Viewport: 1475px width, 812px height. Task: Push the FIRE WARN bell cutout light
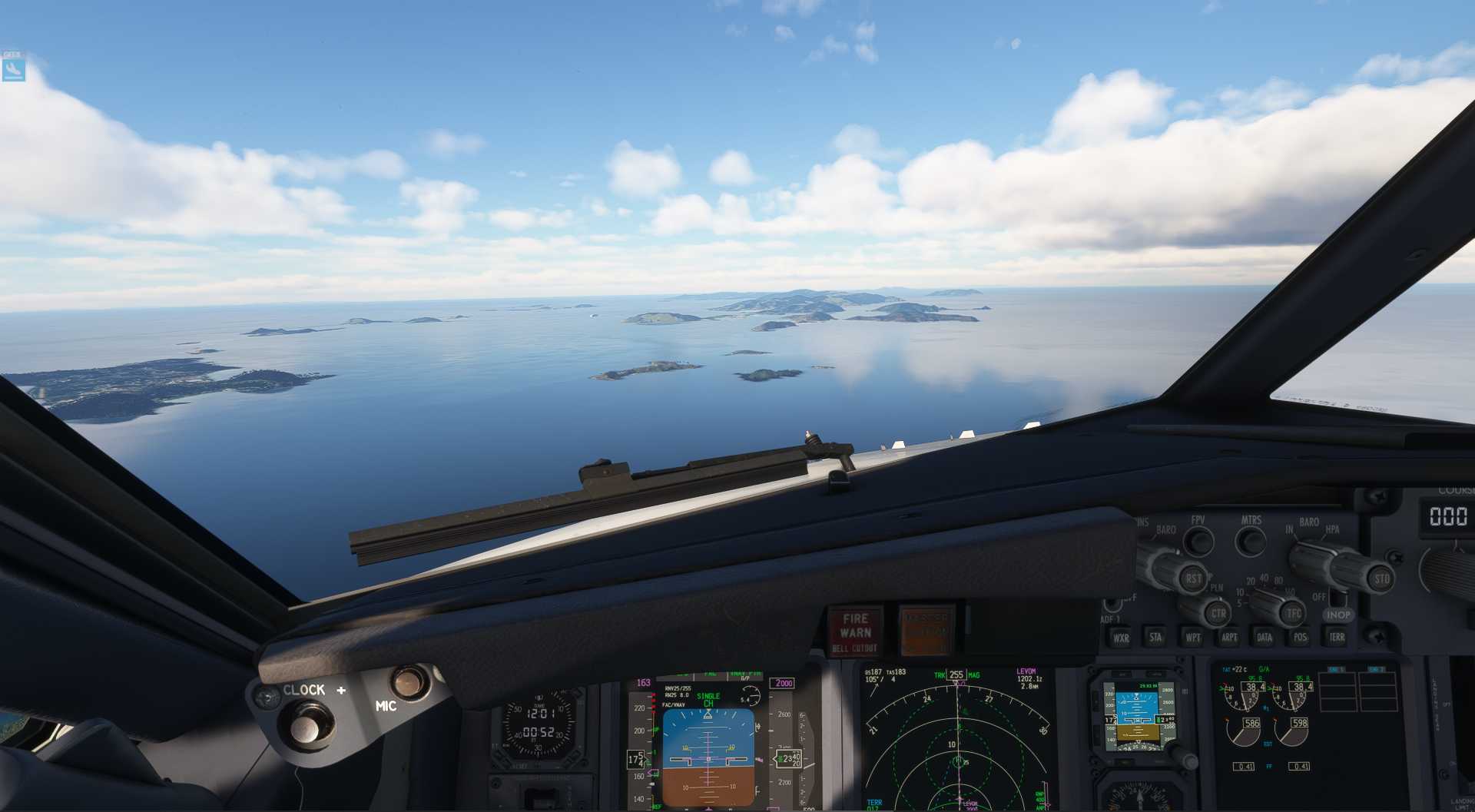(x=855, y=631)
